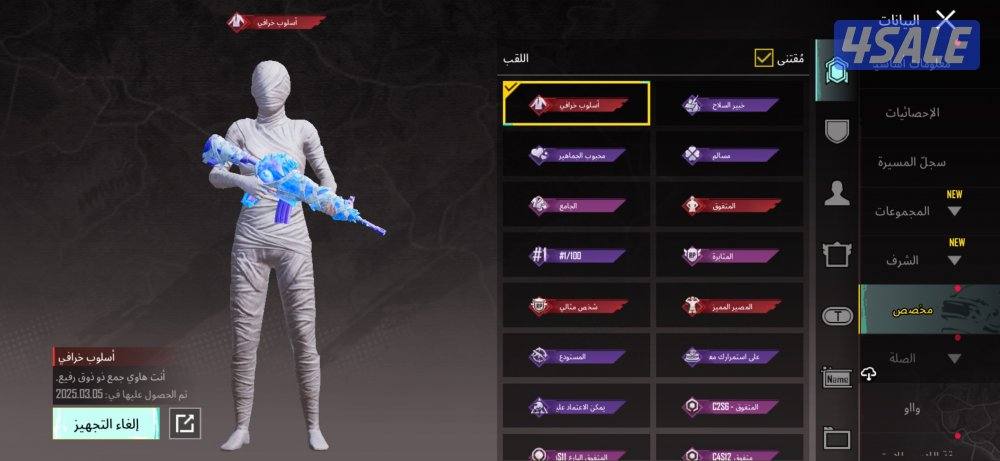Switch to the avatar silhouette category tab
1000x461 pixels.
[837, 194]
